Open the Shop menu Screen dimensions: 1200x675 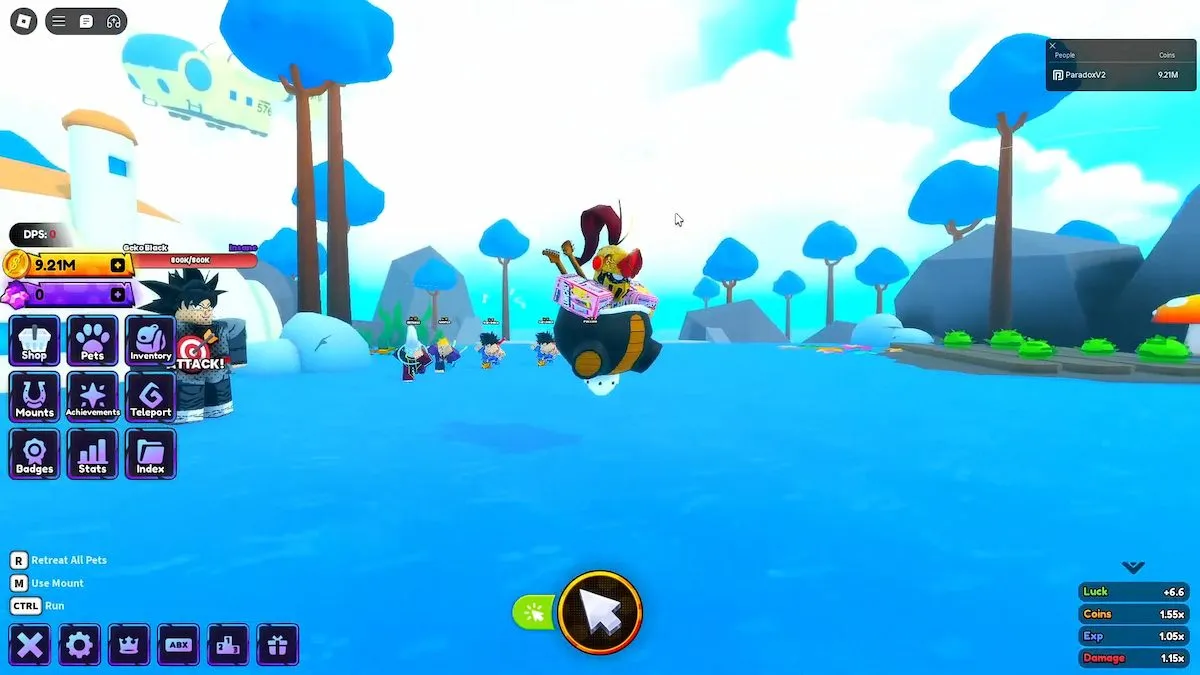coord(34,341)
